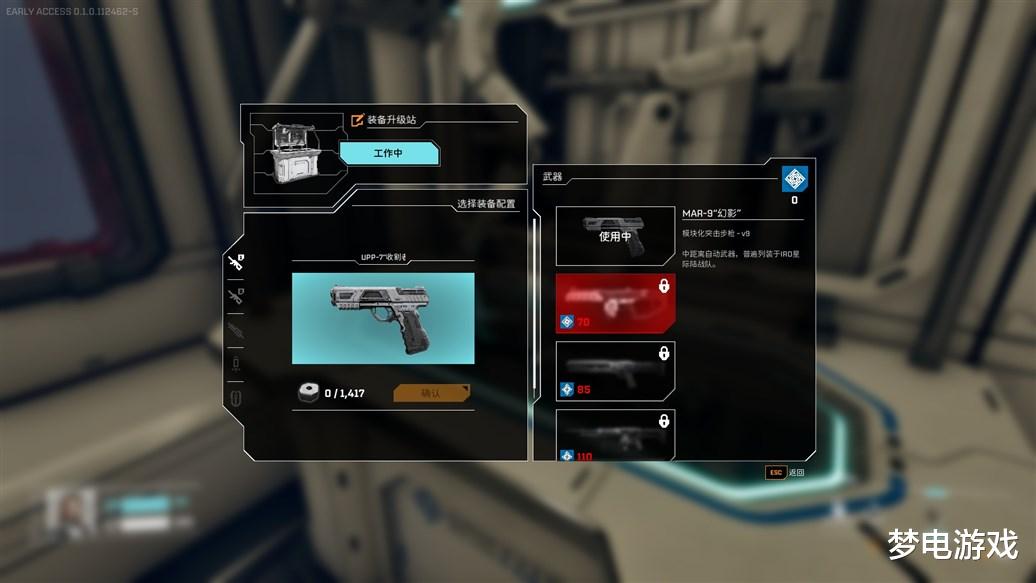This screenshot has width=1036, height=583.
Task: Click the weapon list scrollbar
Action: click(537, 300)
